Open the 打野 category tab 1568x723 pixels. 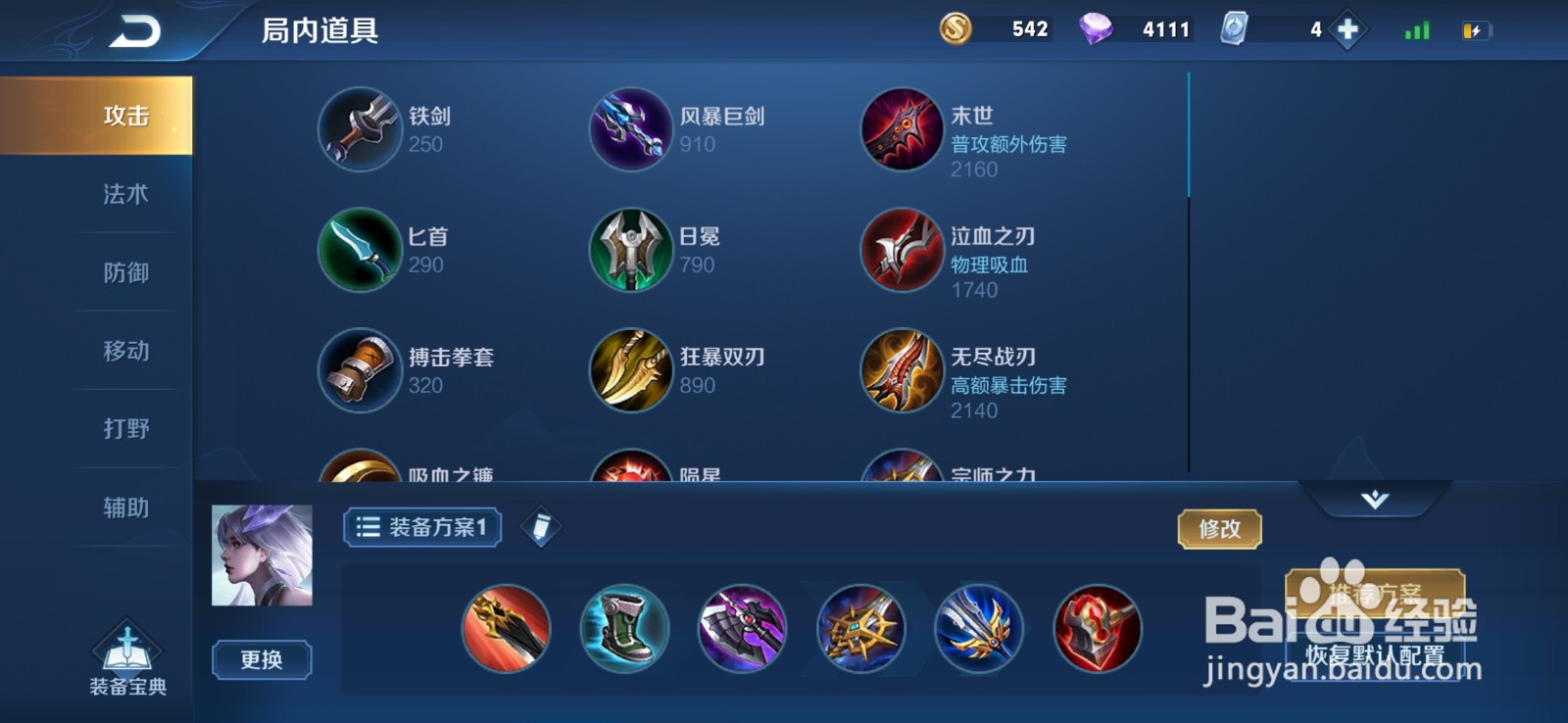pos(125,429)
